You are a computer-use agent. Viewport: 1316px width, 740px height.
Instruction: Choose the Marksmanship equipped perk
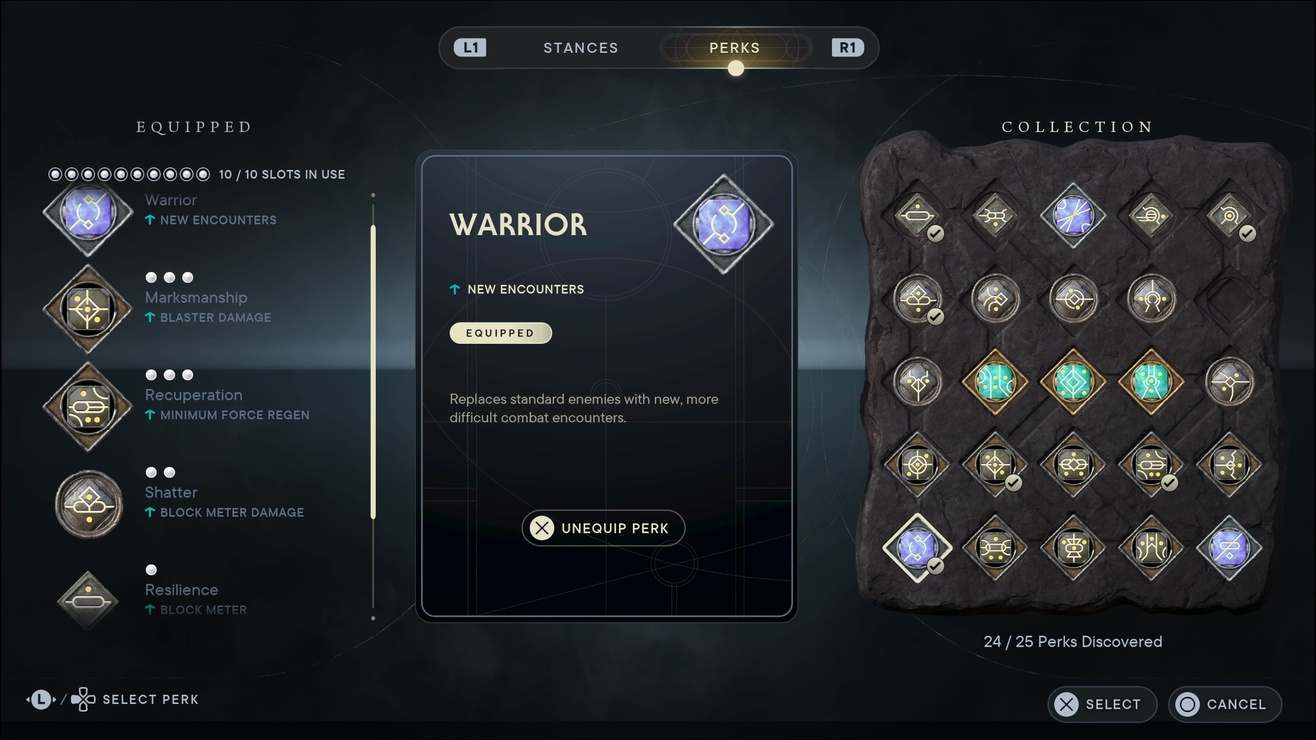click(88, 309)
